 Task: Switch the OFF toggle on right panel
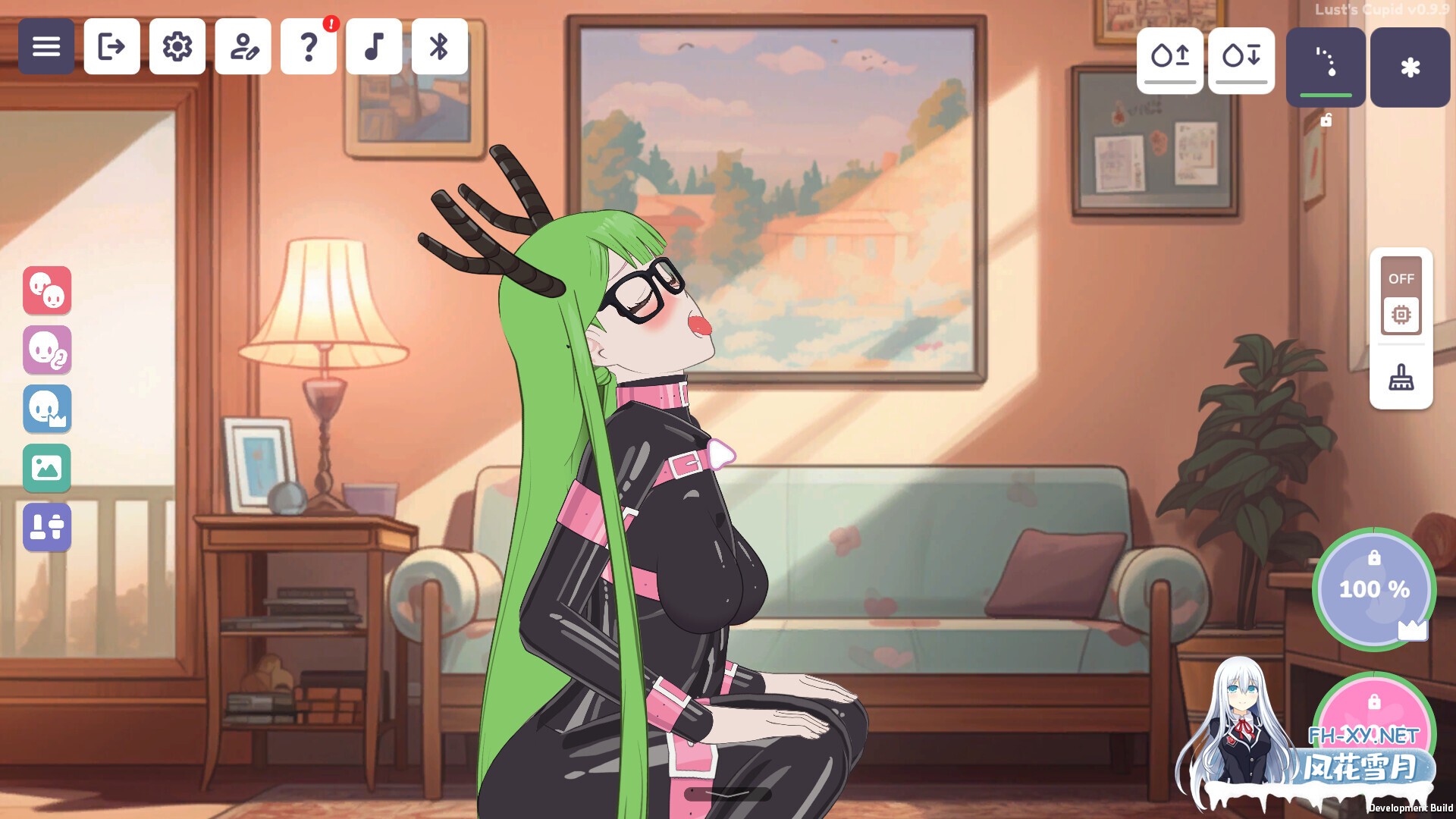1401,279
